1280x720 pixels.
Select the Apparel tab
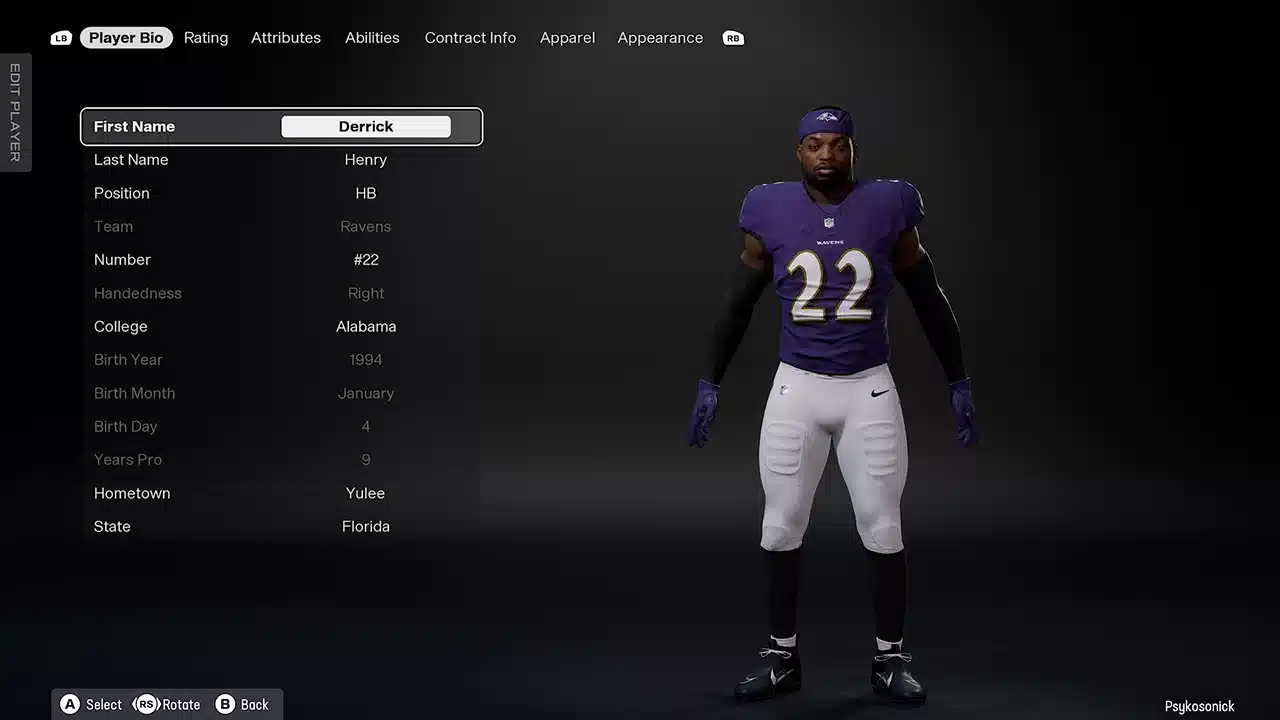pos(567,38)
